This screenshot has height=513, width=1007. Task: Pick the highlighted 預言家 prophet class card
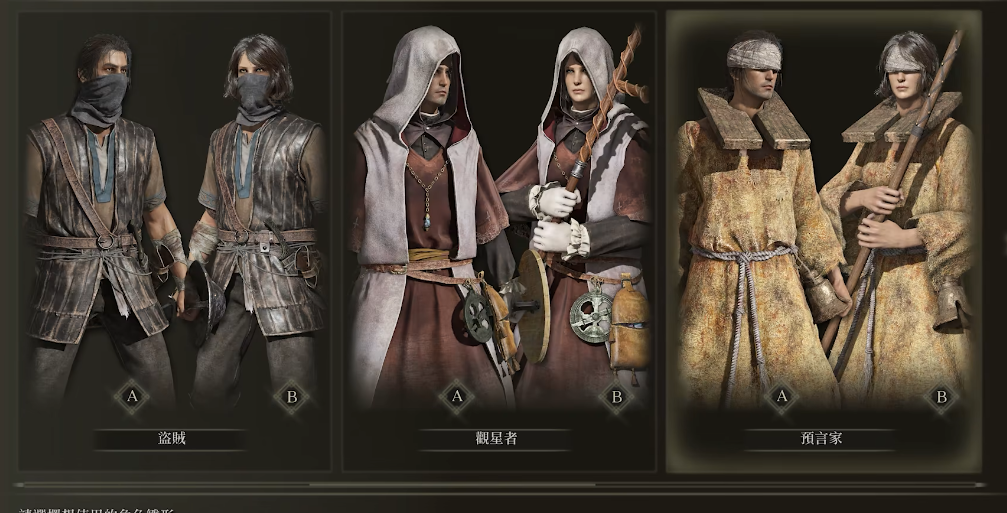(822, 240)
